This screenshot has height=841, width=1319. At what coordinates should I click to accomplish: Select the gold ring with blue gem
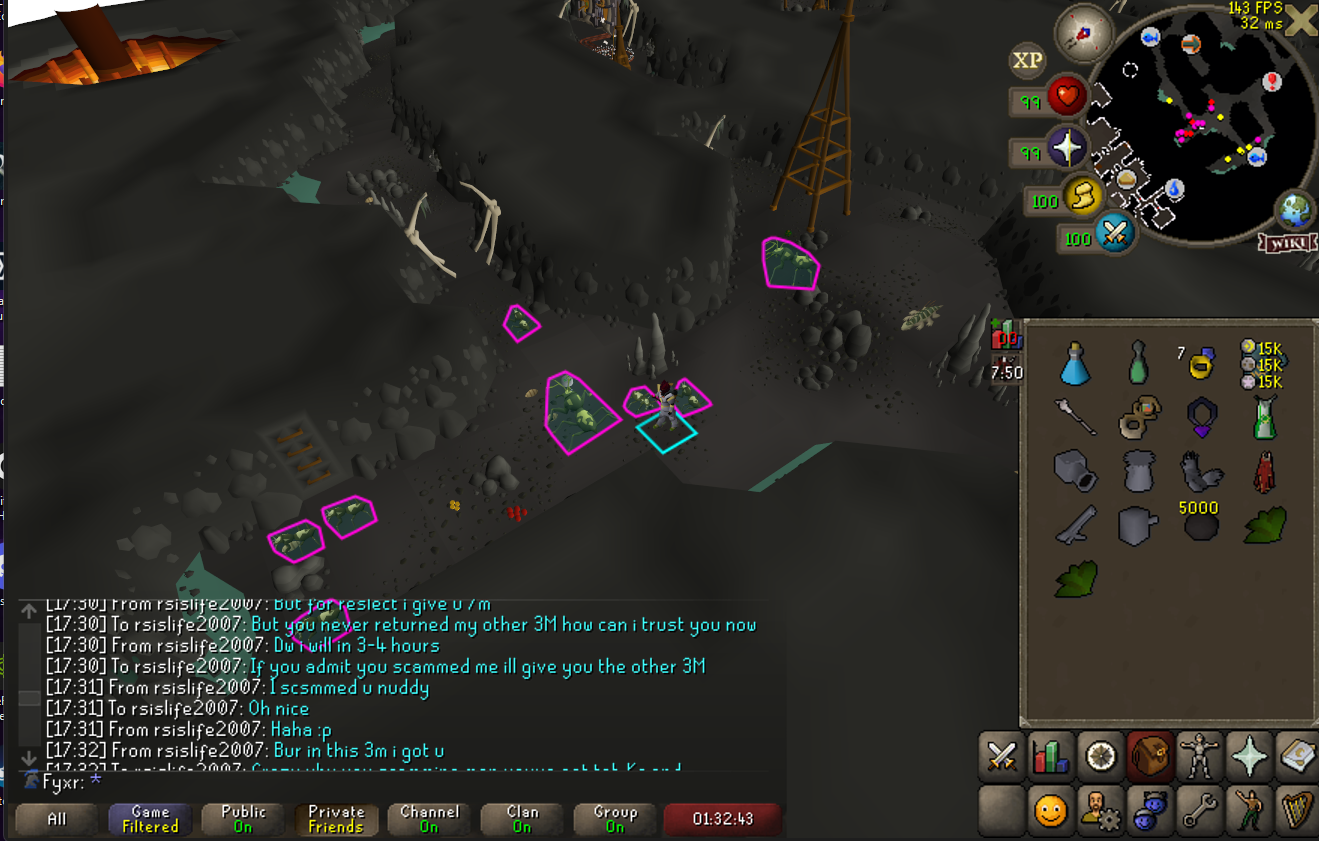coord(1200,362)
